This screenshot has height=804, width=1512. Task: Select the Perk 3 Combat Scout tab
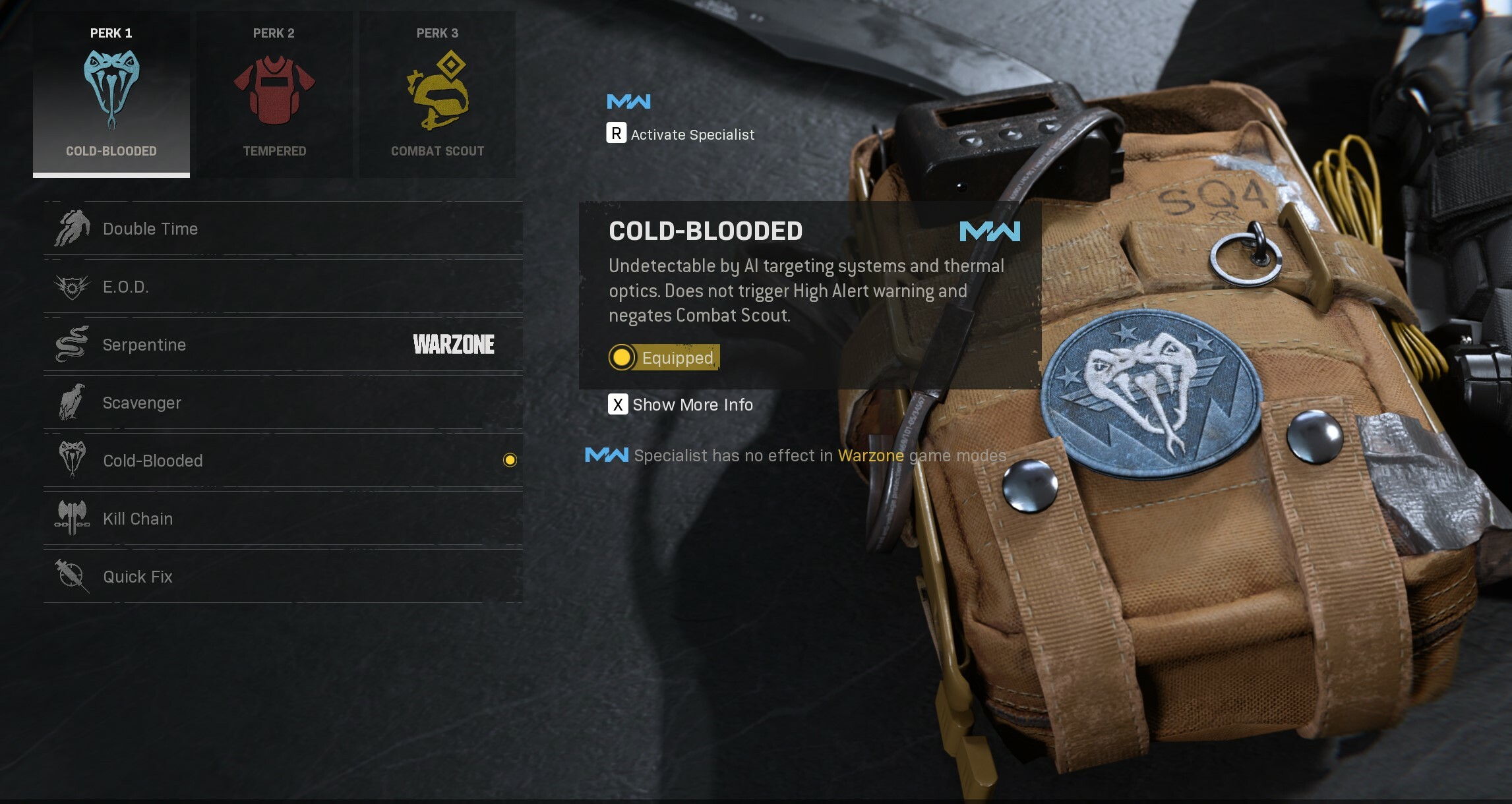(x=437, y=94)
